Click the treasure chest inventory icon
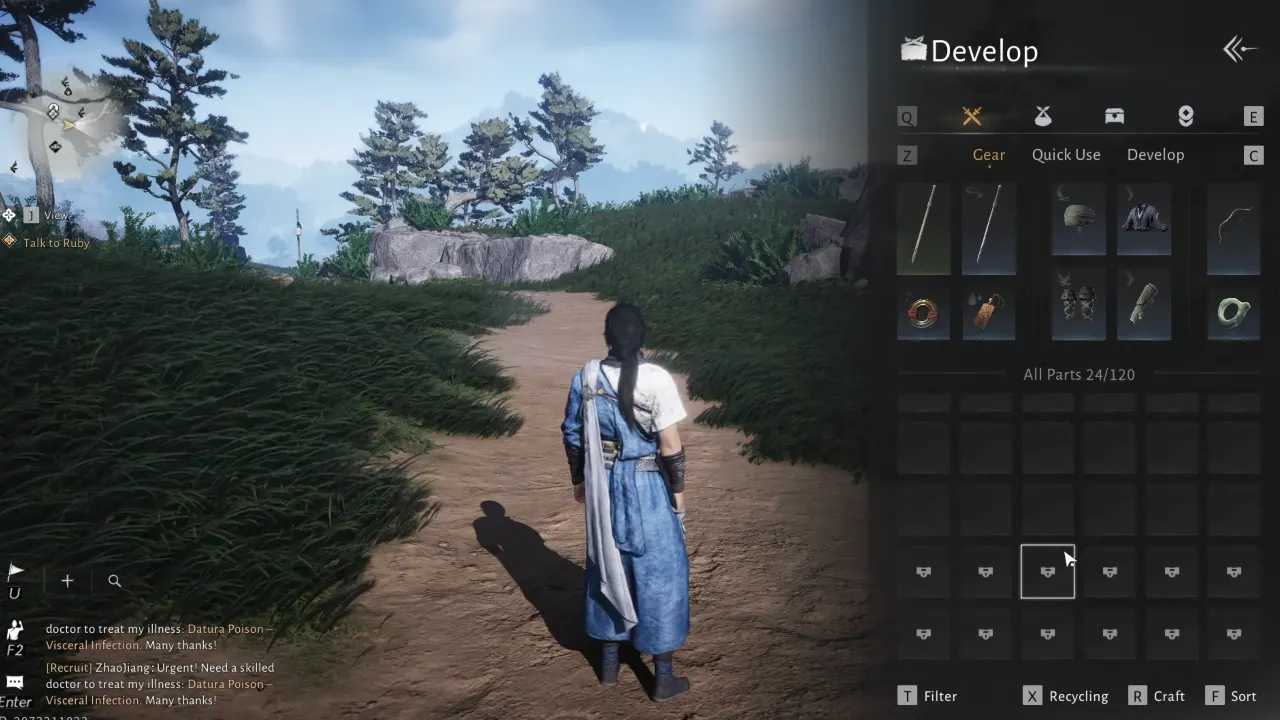Image resolution: width=1280 pixels, height=720 pixels. pyautogui.click(x=1114, y=116)
